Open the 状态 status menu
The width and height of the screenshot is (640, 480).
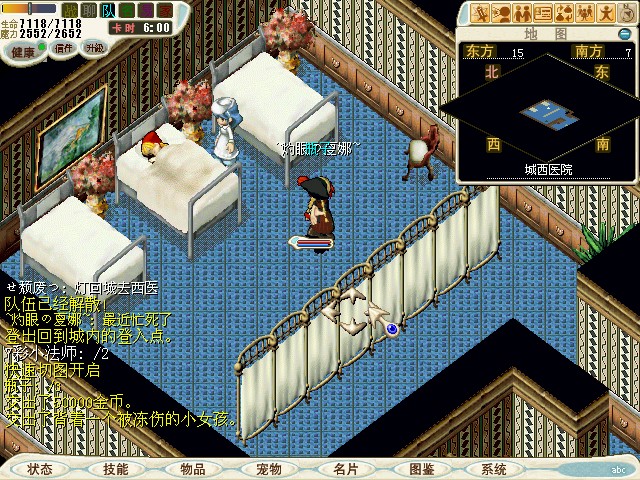click(x=41, y=468)
